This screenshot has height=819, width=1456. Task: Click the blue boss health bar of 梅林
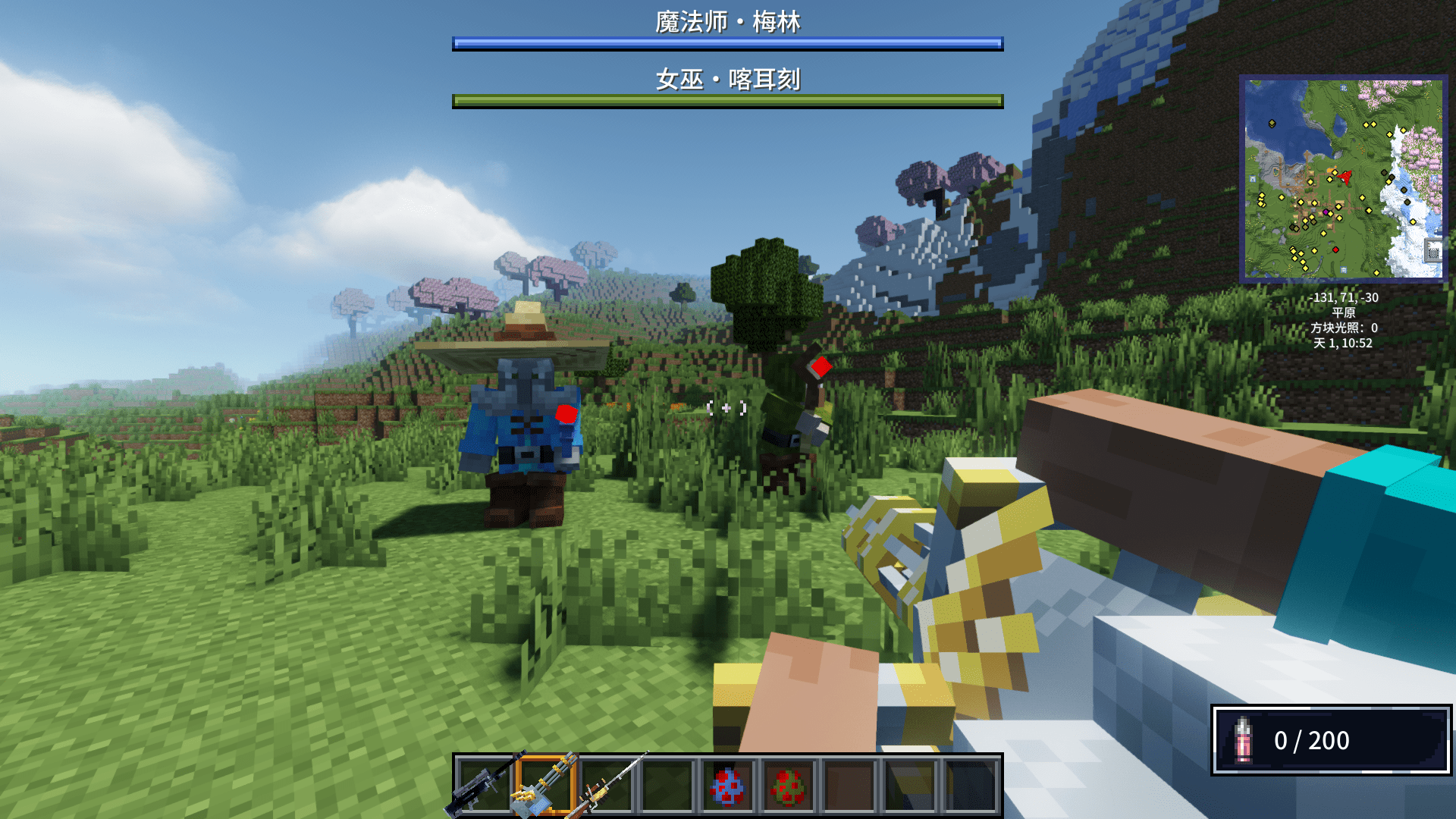click(x=727, y=44)
